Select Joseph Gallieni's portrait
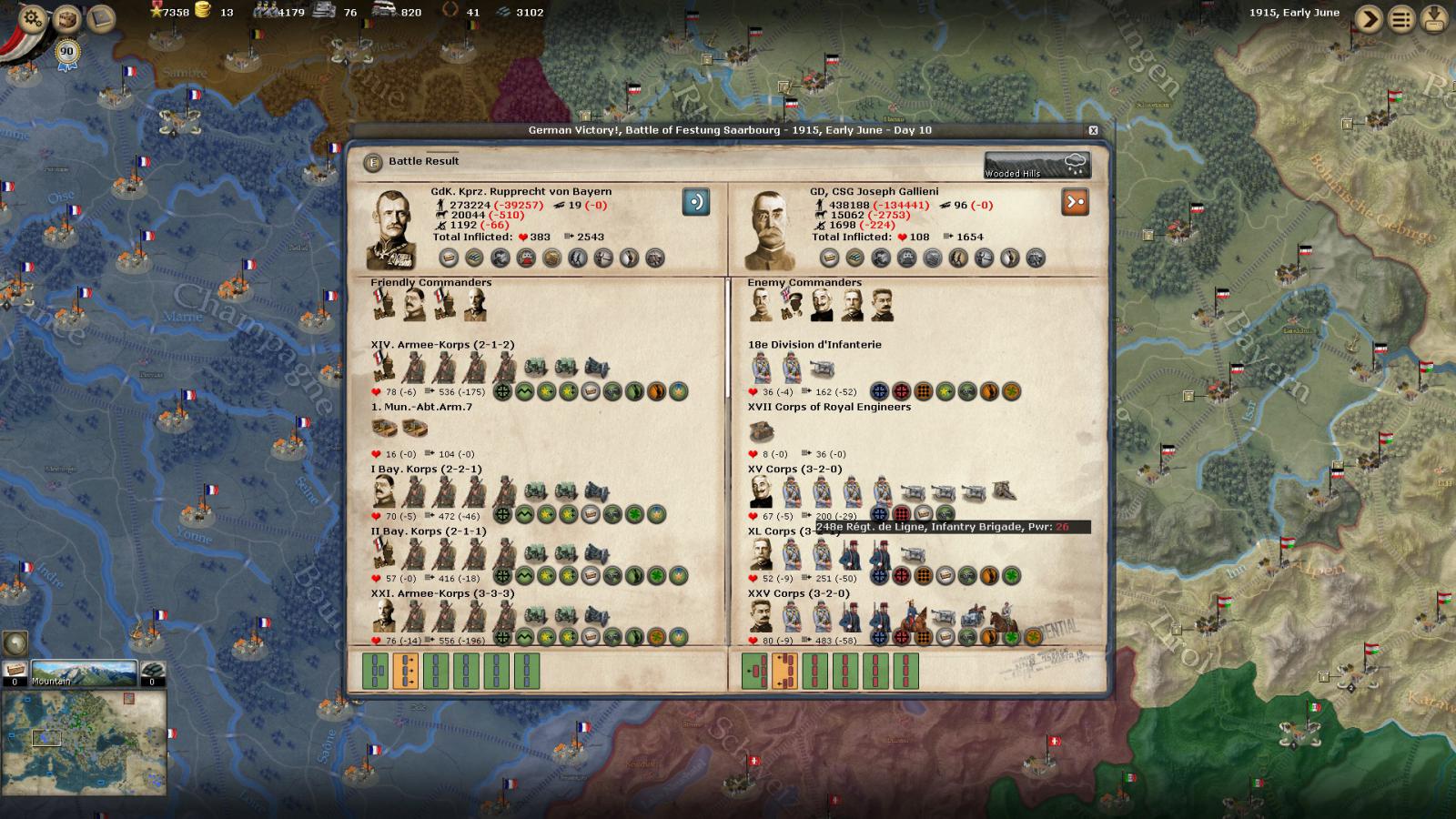This screenshot has height=819, width=1456. click(x=771, y=229)
